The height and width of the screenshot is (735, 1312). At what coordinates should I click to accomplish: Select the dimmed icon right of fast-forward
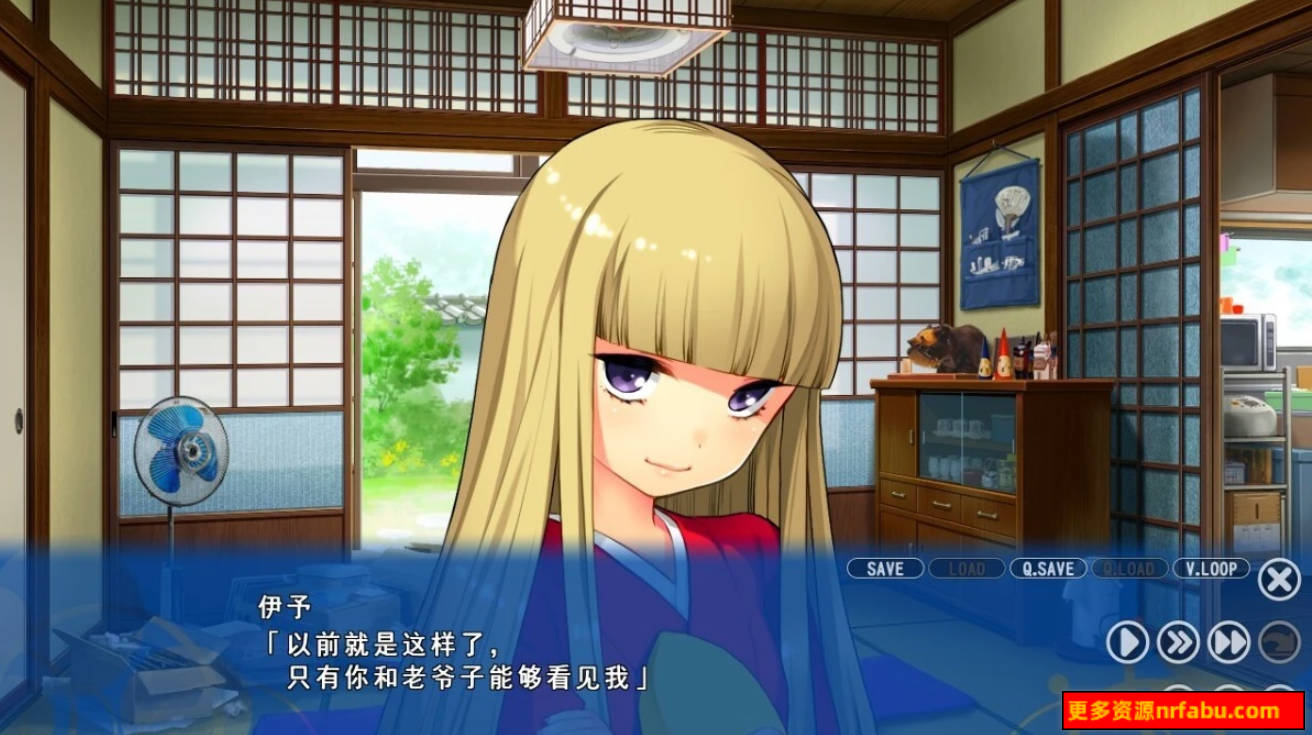1278,643
